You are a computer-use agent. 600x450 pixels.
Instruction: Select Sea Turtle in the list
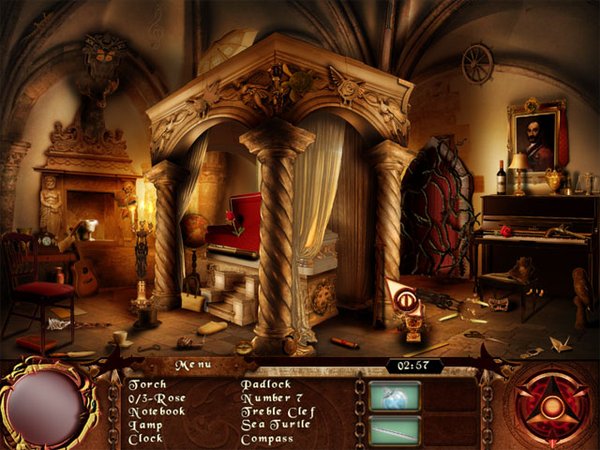pyautogui.click(x=274, y=425)
